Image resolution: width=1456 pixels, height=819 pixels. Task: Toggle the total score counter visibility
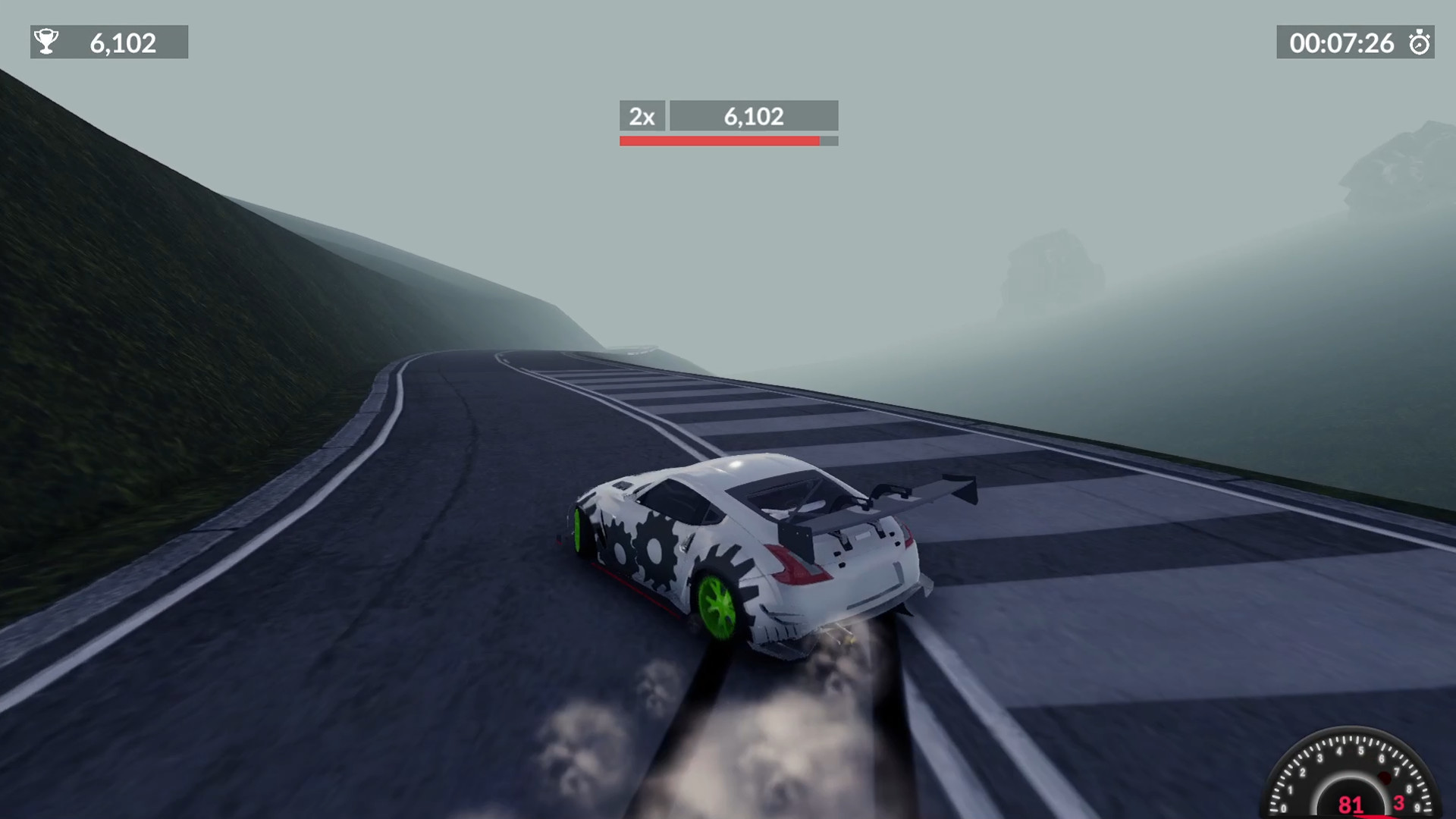109,42
